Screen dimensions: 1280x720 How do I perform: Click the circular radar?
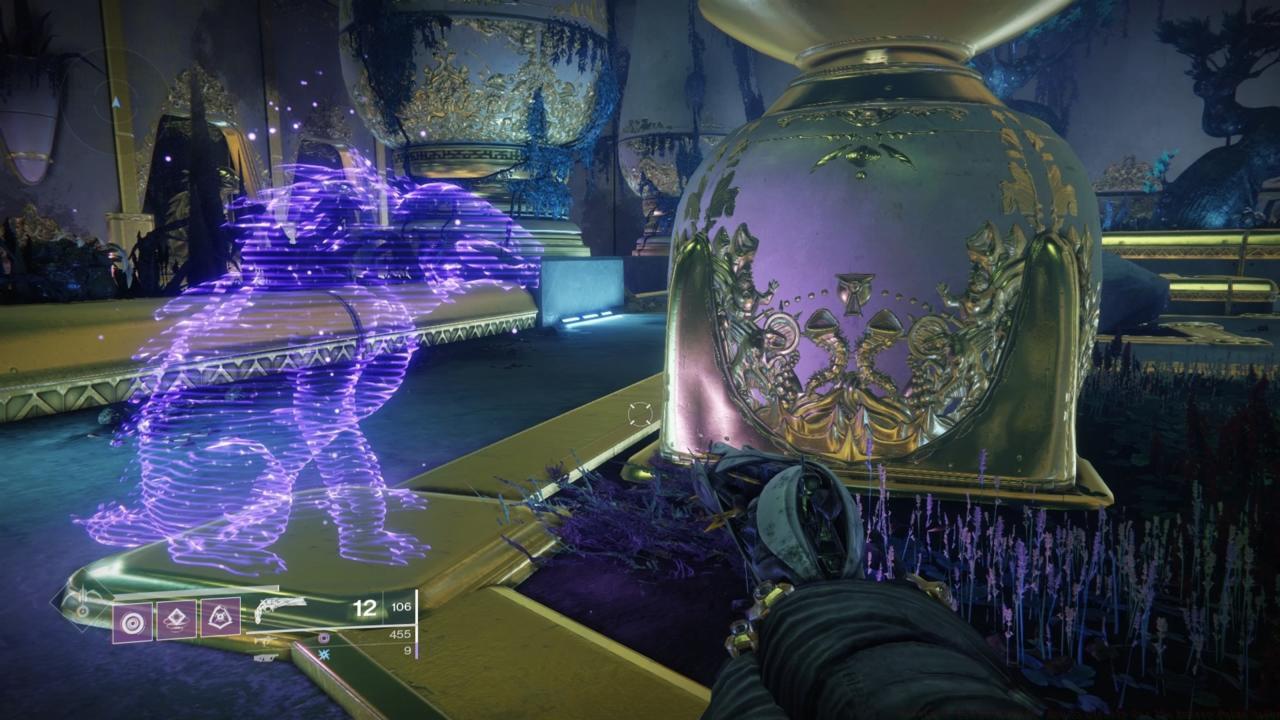pyautogui.click(x=118, y=101)
